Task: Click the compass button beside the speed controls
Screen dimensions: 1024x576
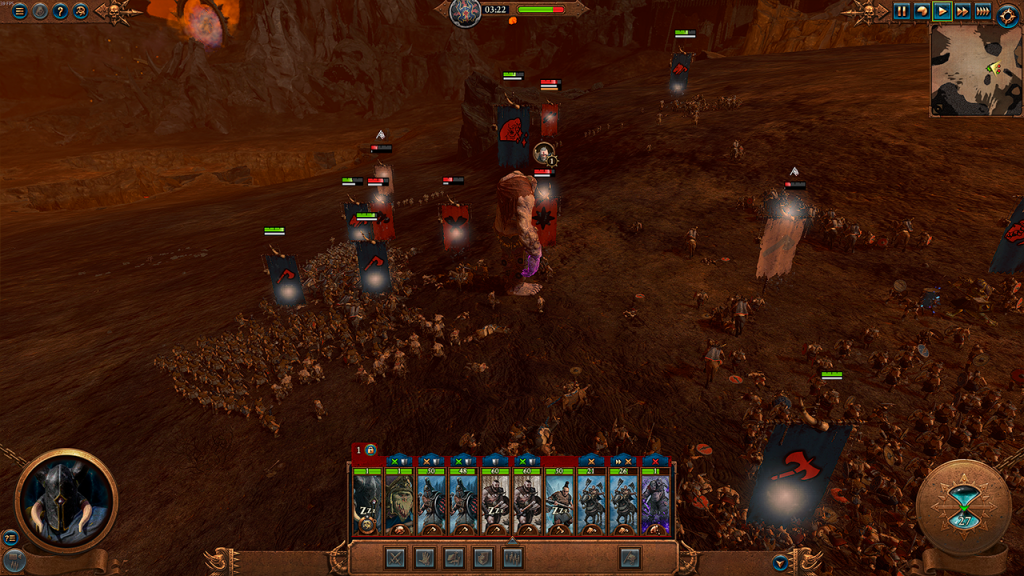Action: (1007, 14)
